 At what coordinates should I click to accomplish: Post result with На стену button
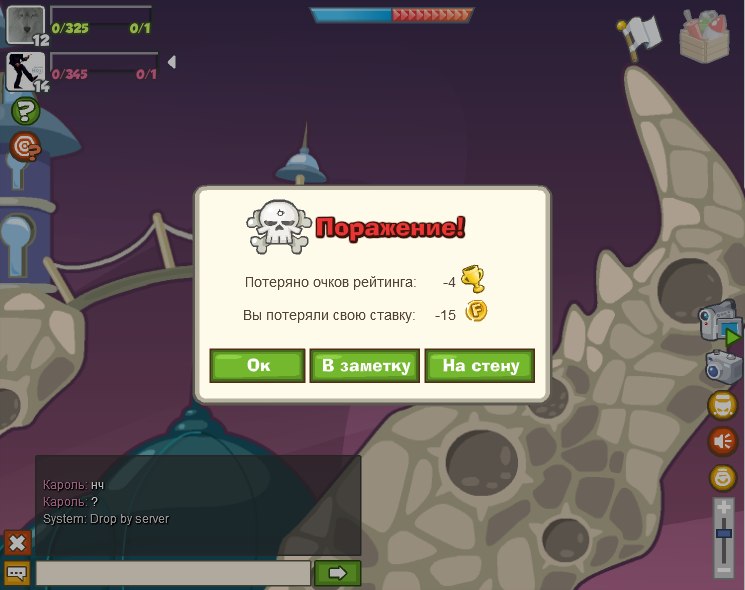480,366
